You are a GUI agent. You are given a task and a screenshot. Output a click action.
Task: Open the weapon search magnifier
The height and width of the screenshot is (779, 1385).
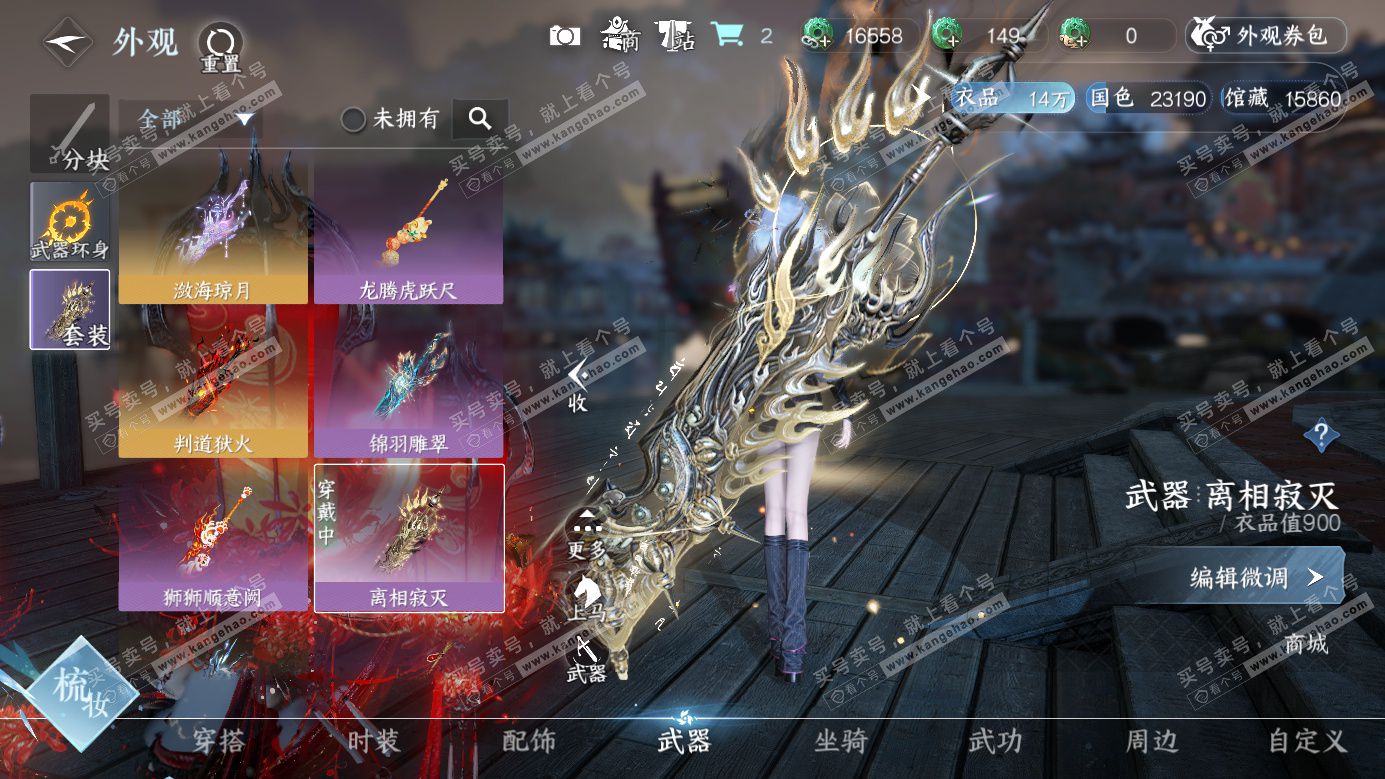coord(480,119)
